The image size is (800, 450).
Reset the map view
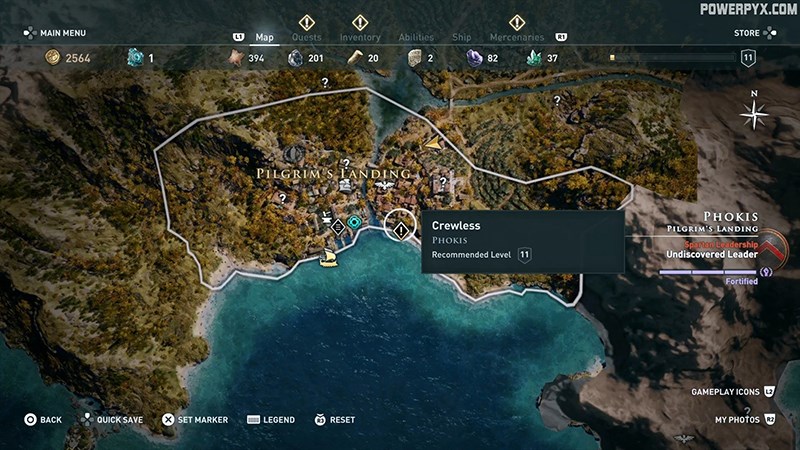tap(335, 420)
